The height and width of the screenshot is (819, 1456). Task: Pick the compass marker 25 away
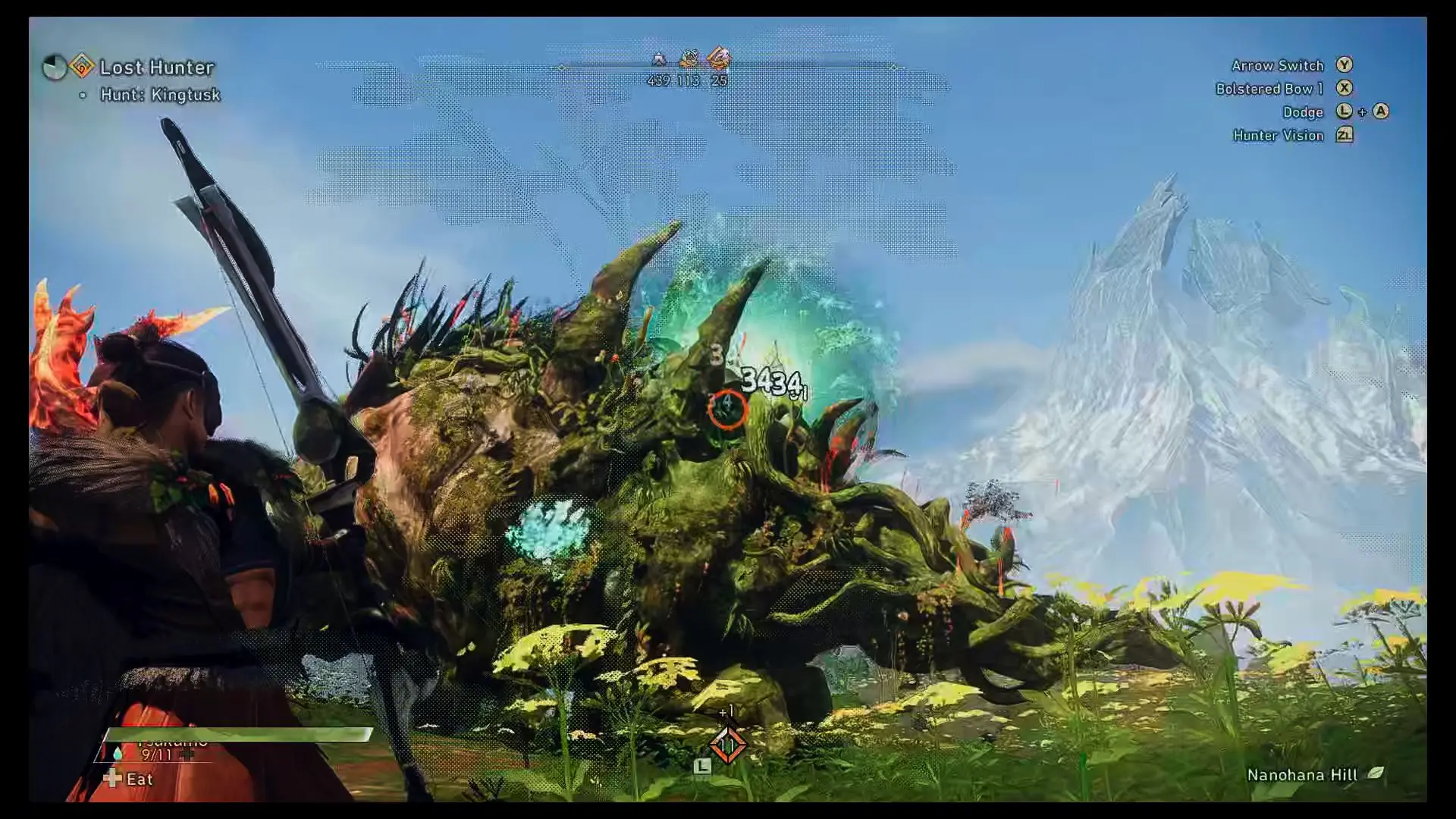click(718, 58)
